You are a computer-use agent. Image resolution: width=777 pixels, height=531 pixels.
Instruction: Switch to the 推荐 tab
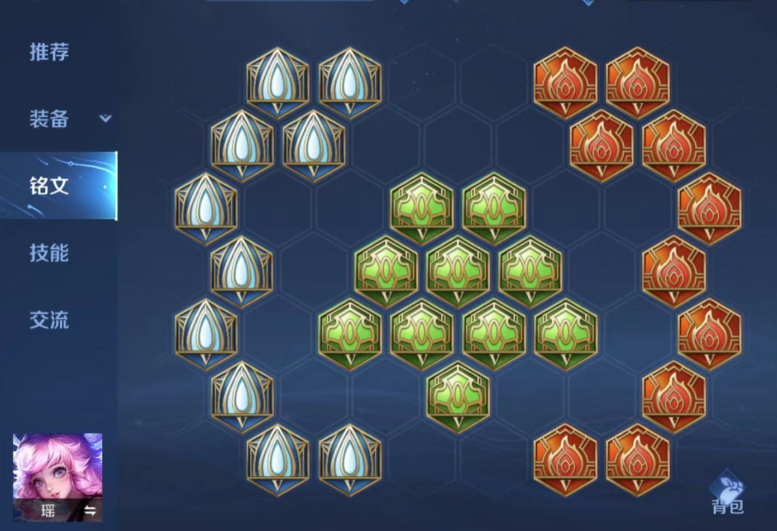pos(49,52)
